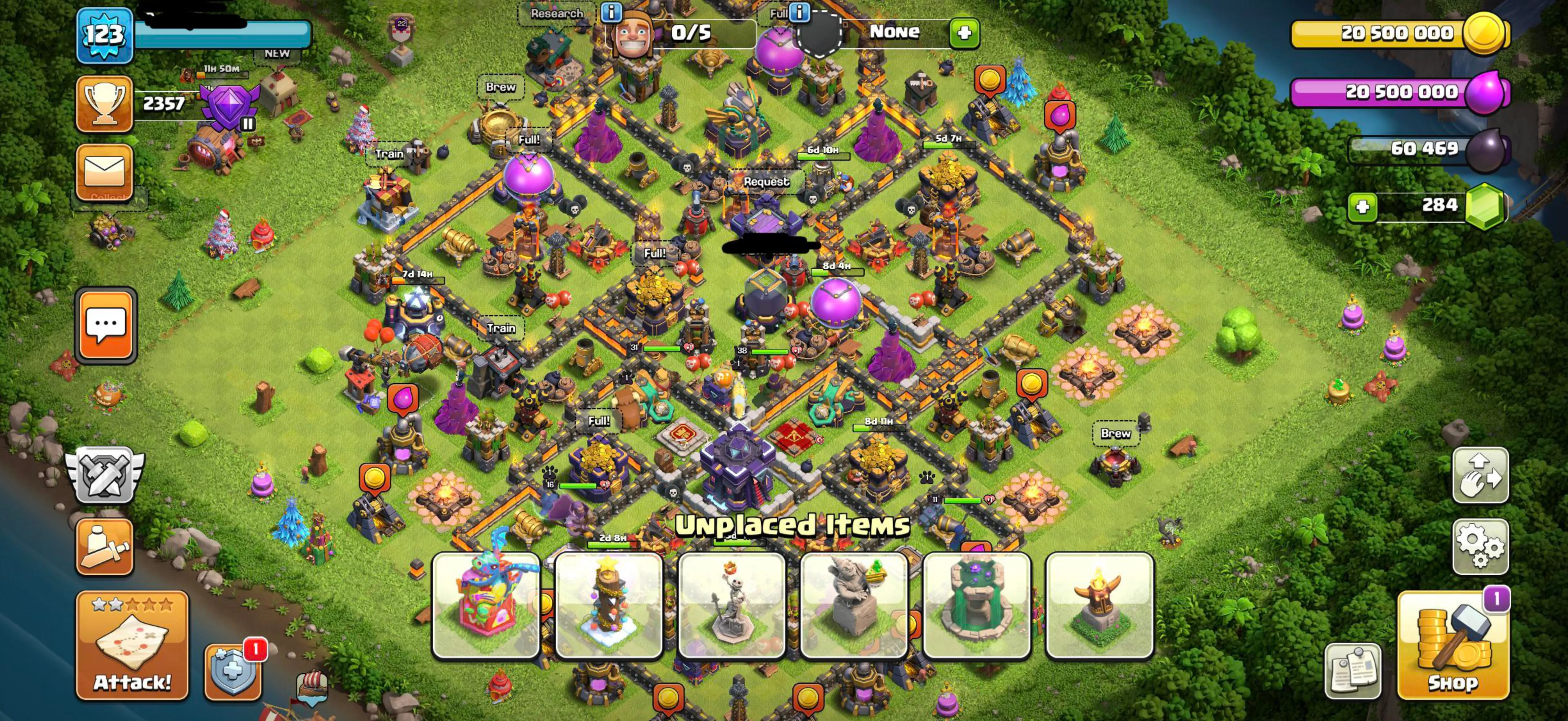Viewport: 1568px width, 721px height.
Task: Open the chat speech bubble
Action: [x=106, y=325]
